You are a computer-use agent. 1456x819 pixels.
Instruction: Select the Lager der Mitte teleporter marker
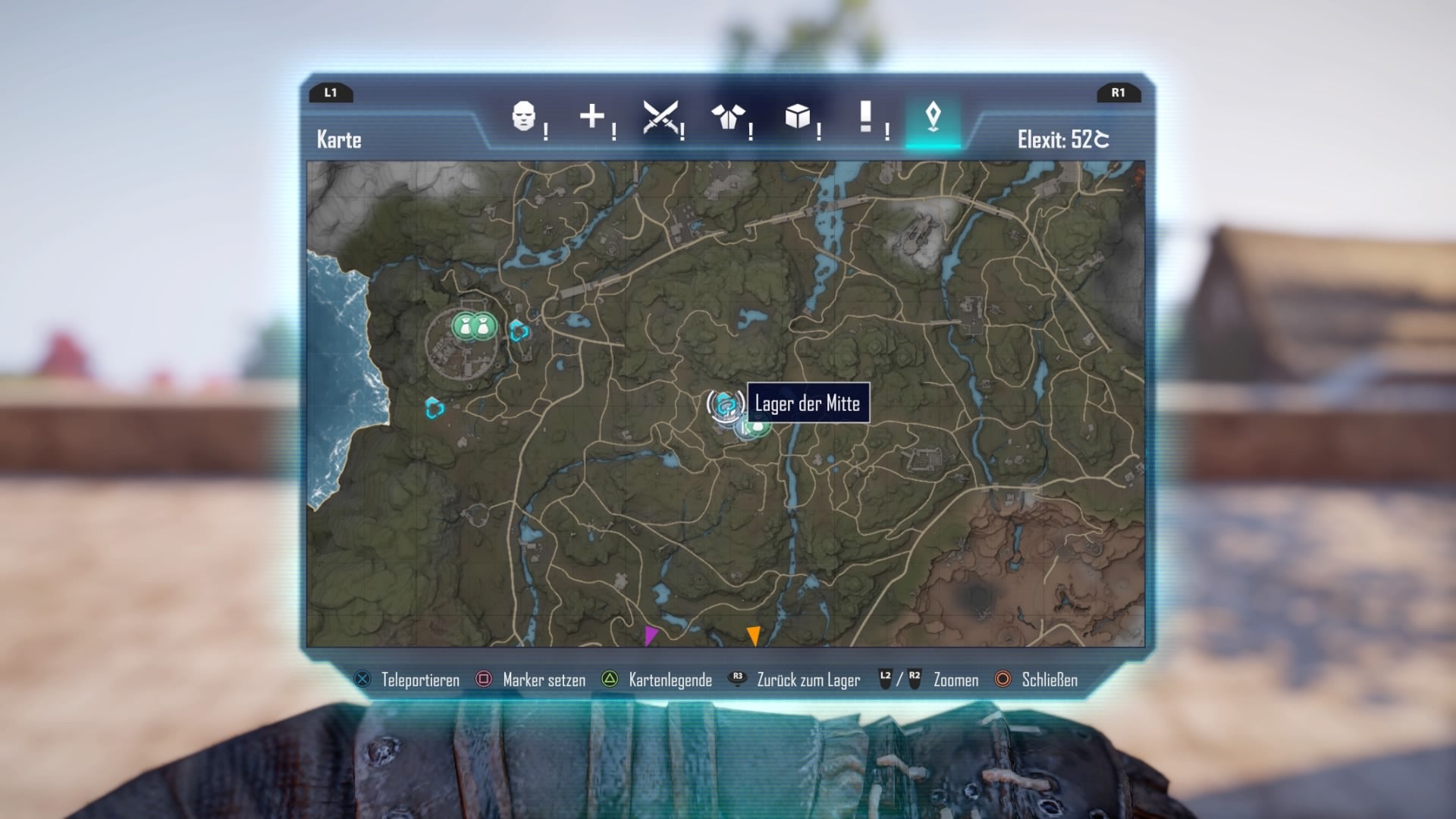pos(726,405)
